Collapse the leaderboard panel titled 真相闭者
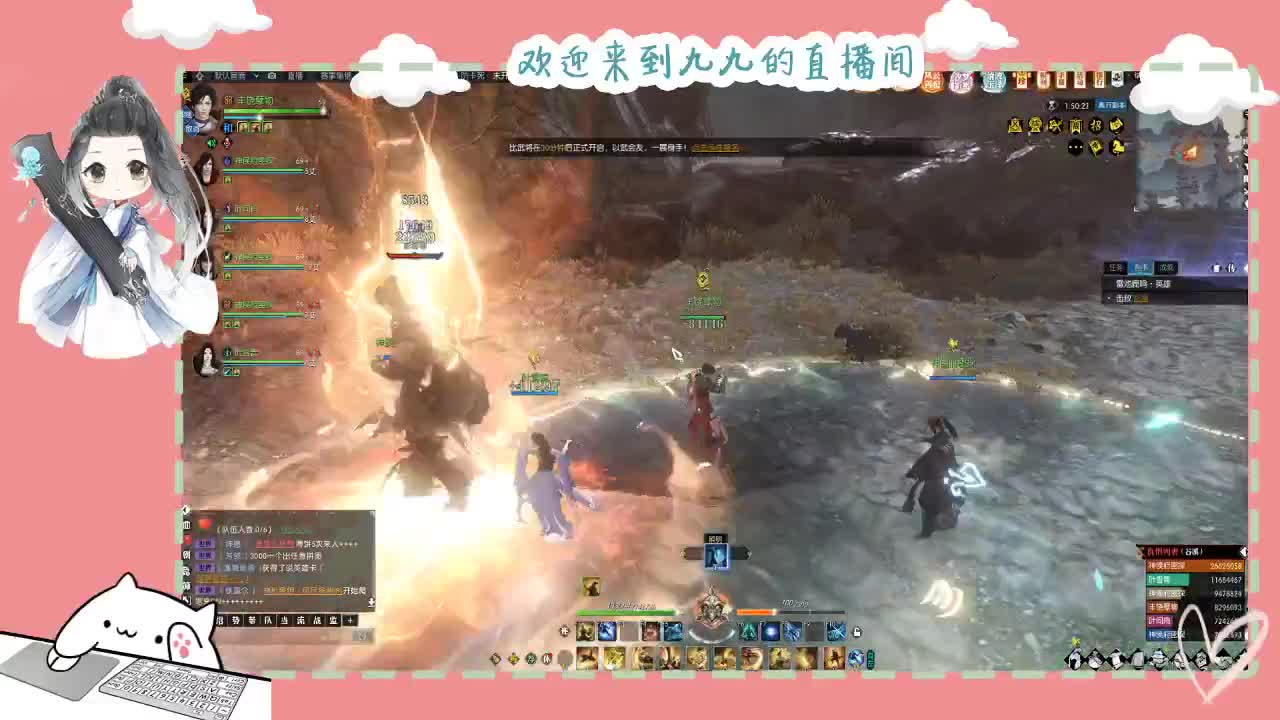 tap(1247, 551)
